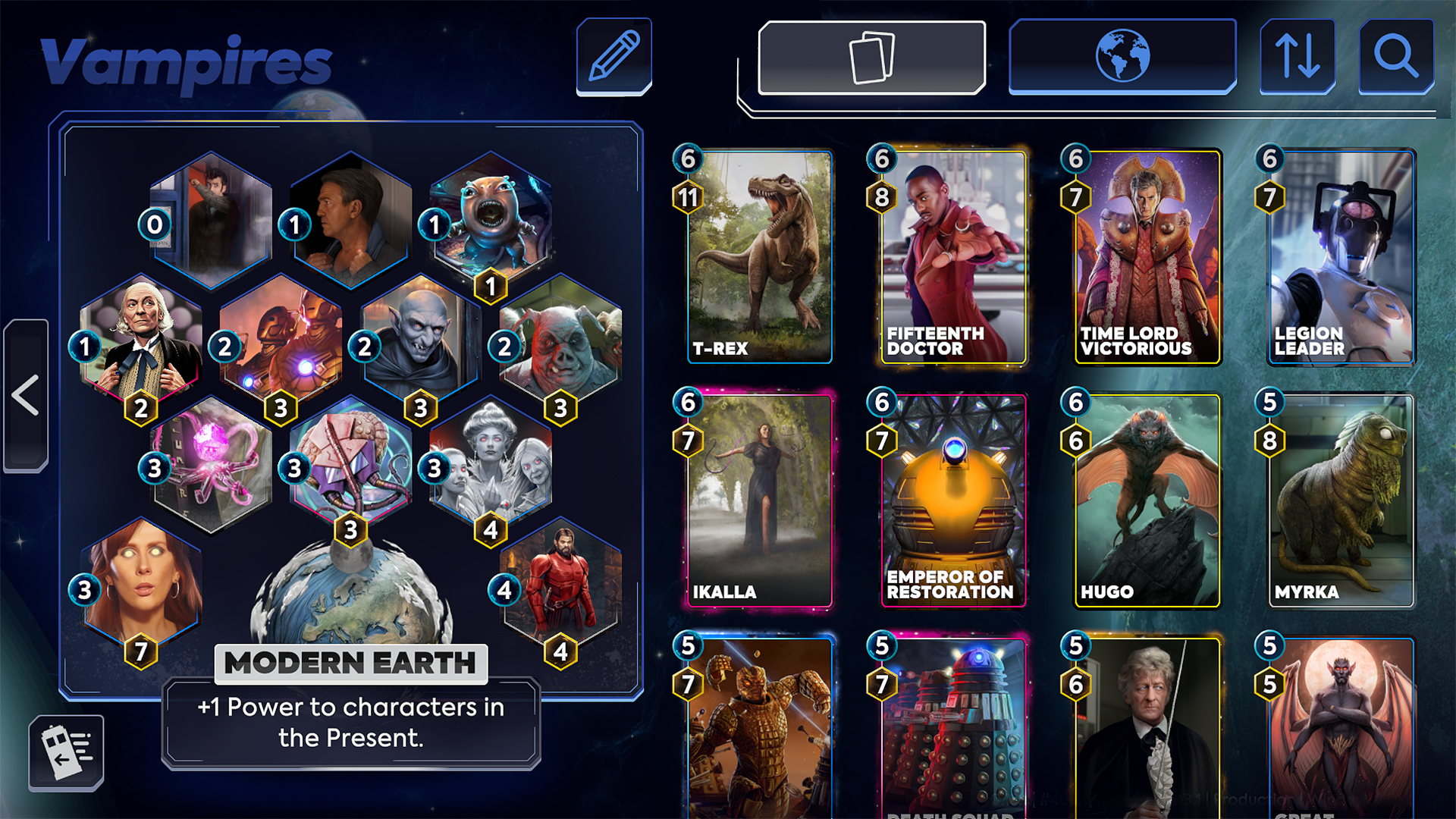Open the deck list via the TARDIS icon
1456x819 pixels.
[x=67, y=752]
